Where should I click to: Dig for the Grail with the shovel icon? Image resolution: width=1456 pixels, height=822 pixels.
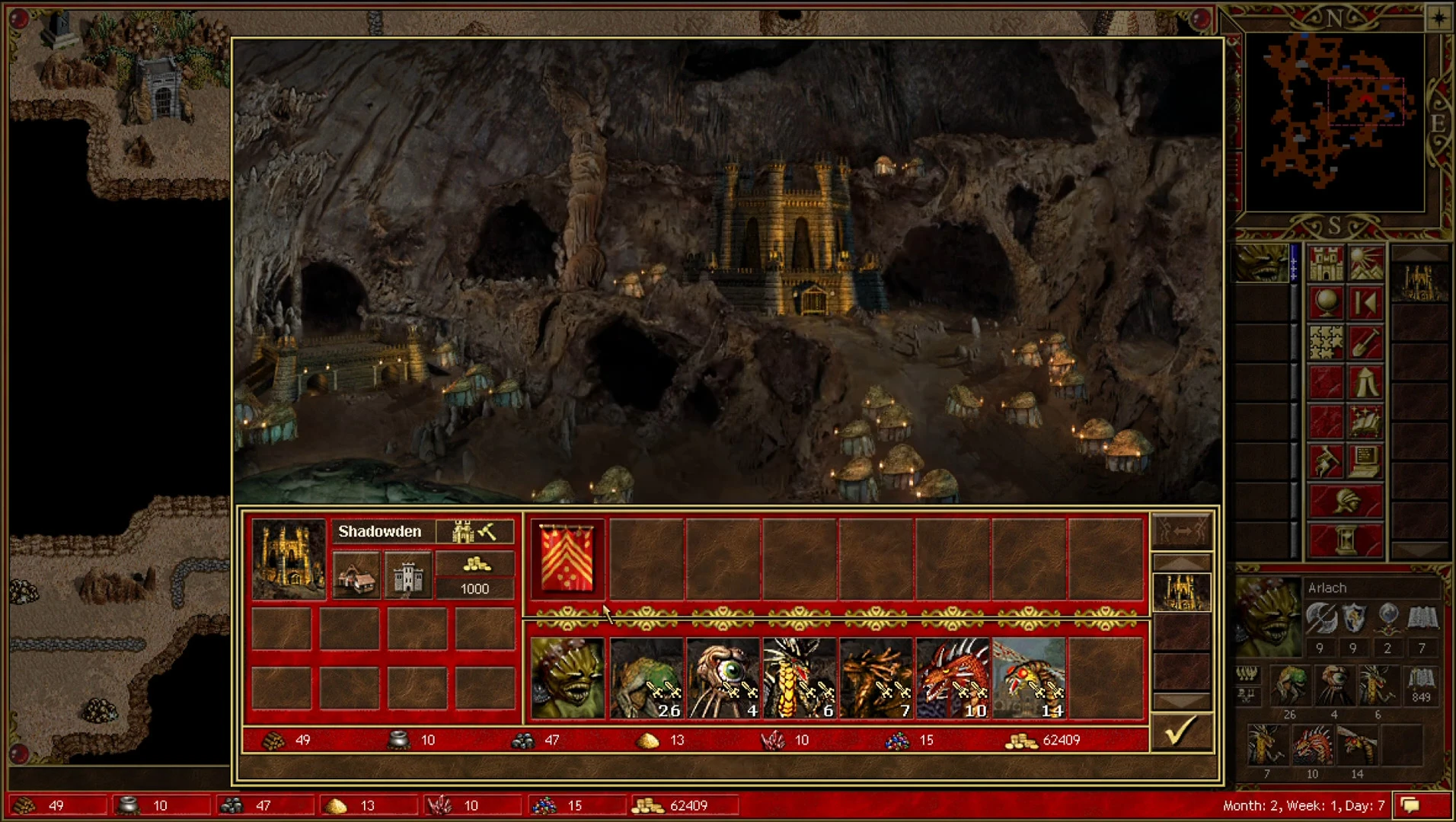click(1366, 342)
